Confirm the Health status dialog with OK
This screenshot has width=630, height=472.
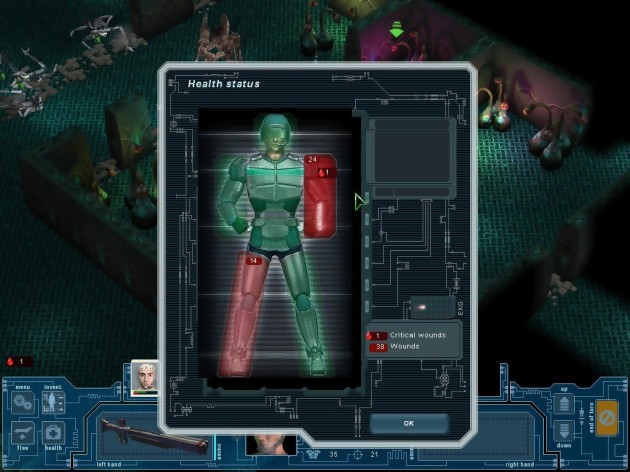pos(408,423)
